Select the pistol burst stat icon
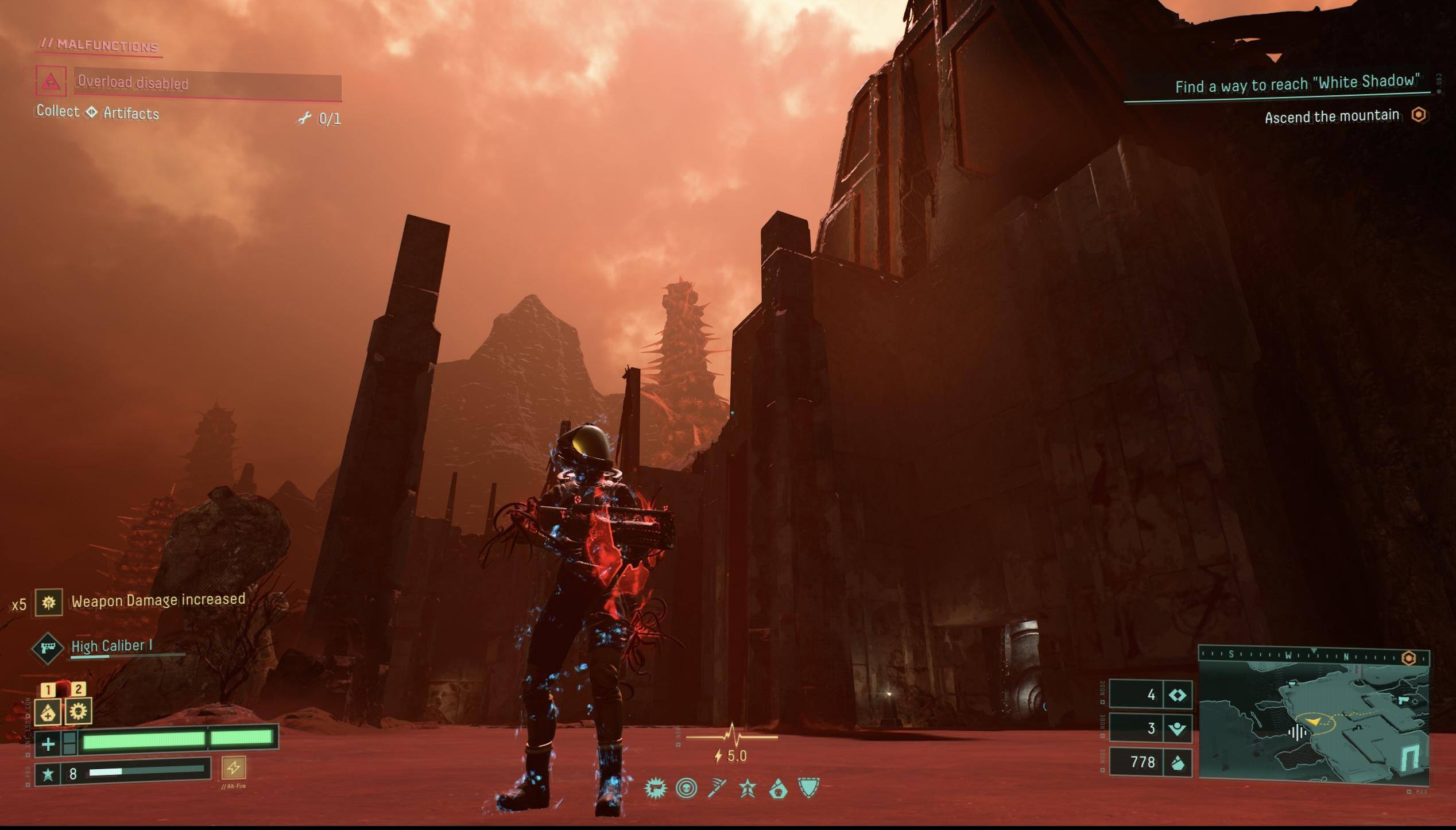The image size is (1456, 830). point(655,789)
